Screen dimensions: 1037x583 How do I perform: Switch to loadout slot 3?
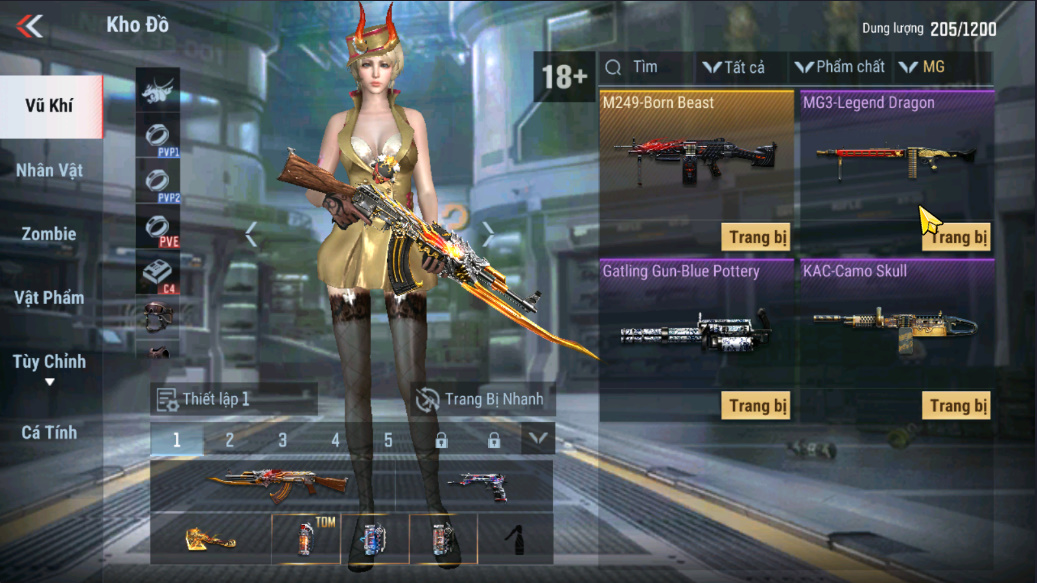pos(282,440)
